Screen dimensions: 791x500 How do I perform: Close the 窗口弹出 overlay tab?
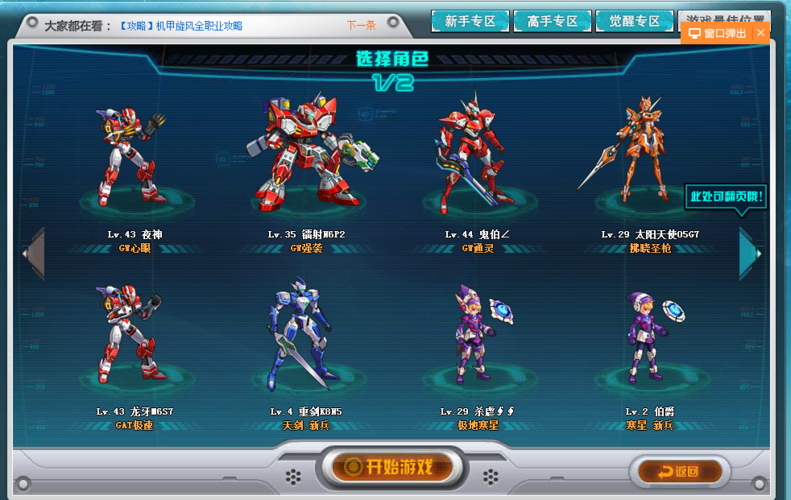click(761, 33)
